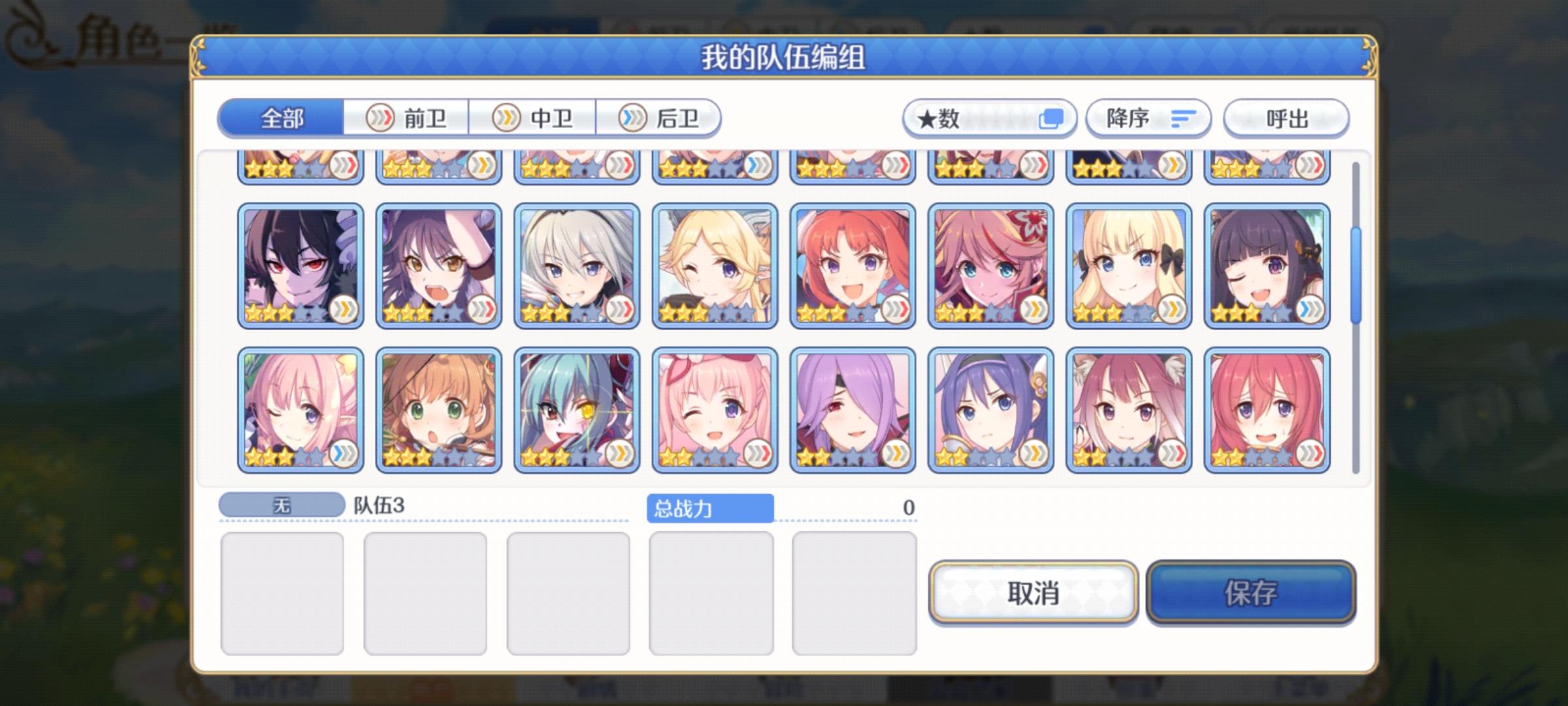Click the blue chevron icon on the 后卫 tab
The height and width of the screenshot is (706, 1568).
pyautogui.click(x=631, y=118)
